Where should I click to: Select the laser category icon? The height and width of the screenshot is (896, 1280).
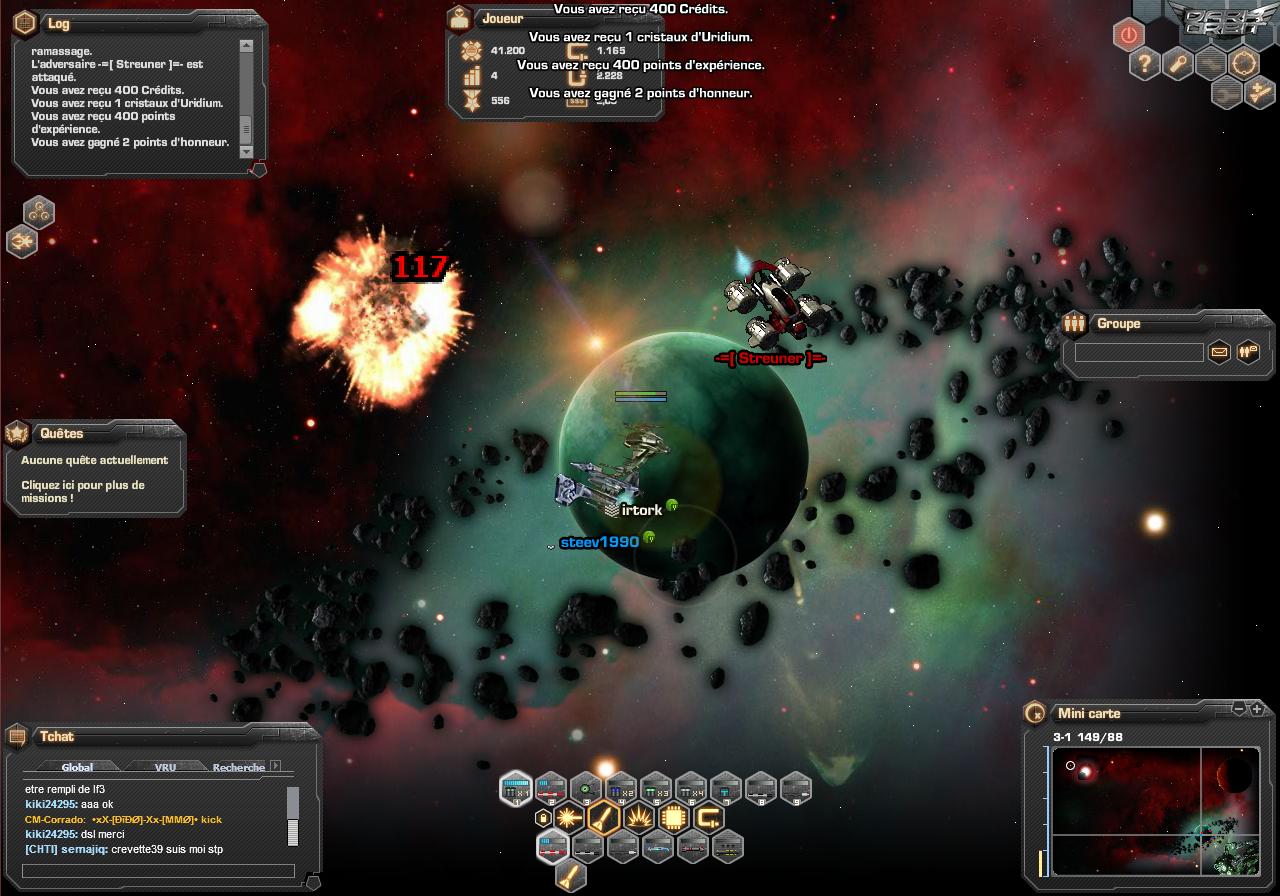[569, 818]
